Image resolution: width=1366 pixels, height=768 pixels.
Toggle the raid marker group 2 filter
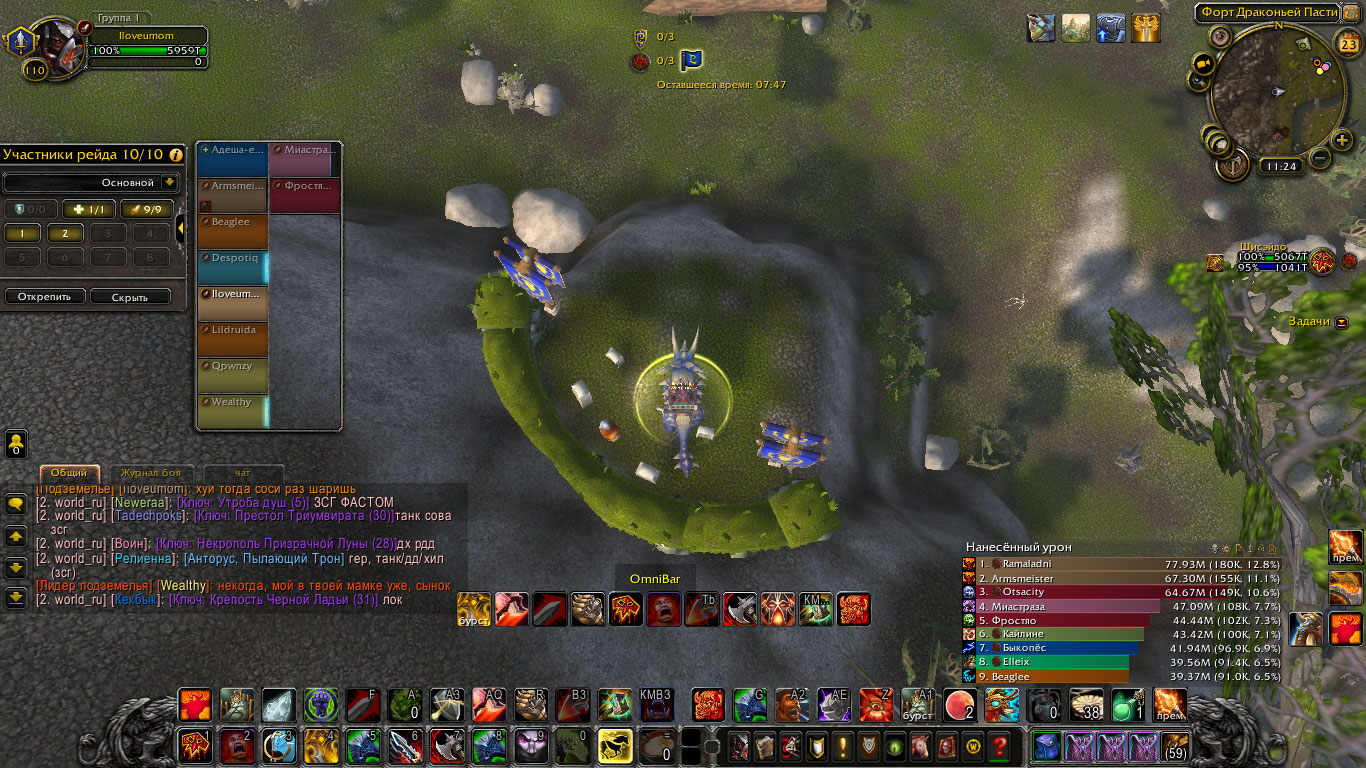tap(64, 233)
